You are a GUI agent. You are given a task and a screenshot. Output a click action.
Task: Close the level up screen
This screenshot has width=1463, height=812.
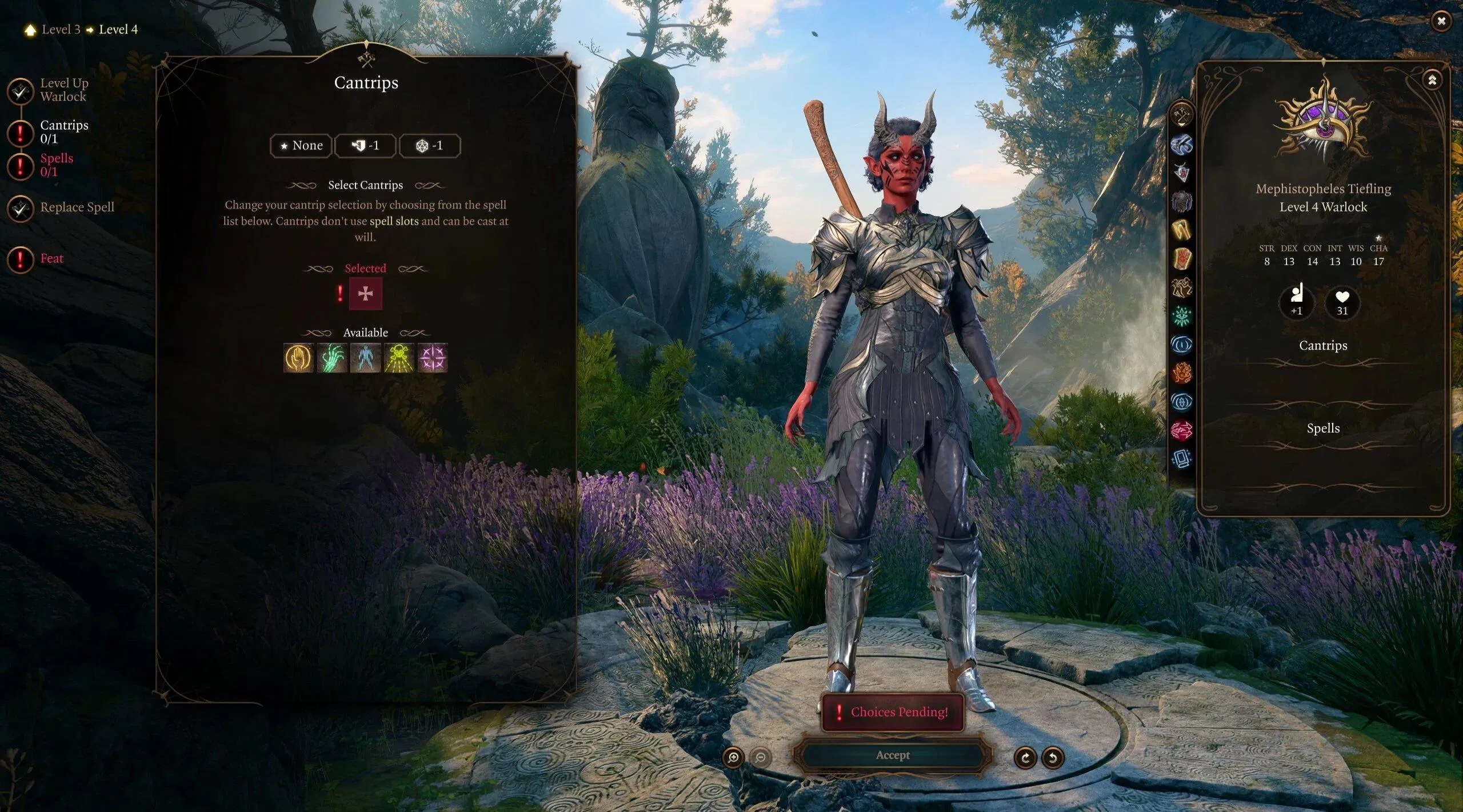(1441, 22)
